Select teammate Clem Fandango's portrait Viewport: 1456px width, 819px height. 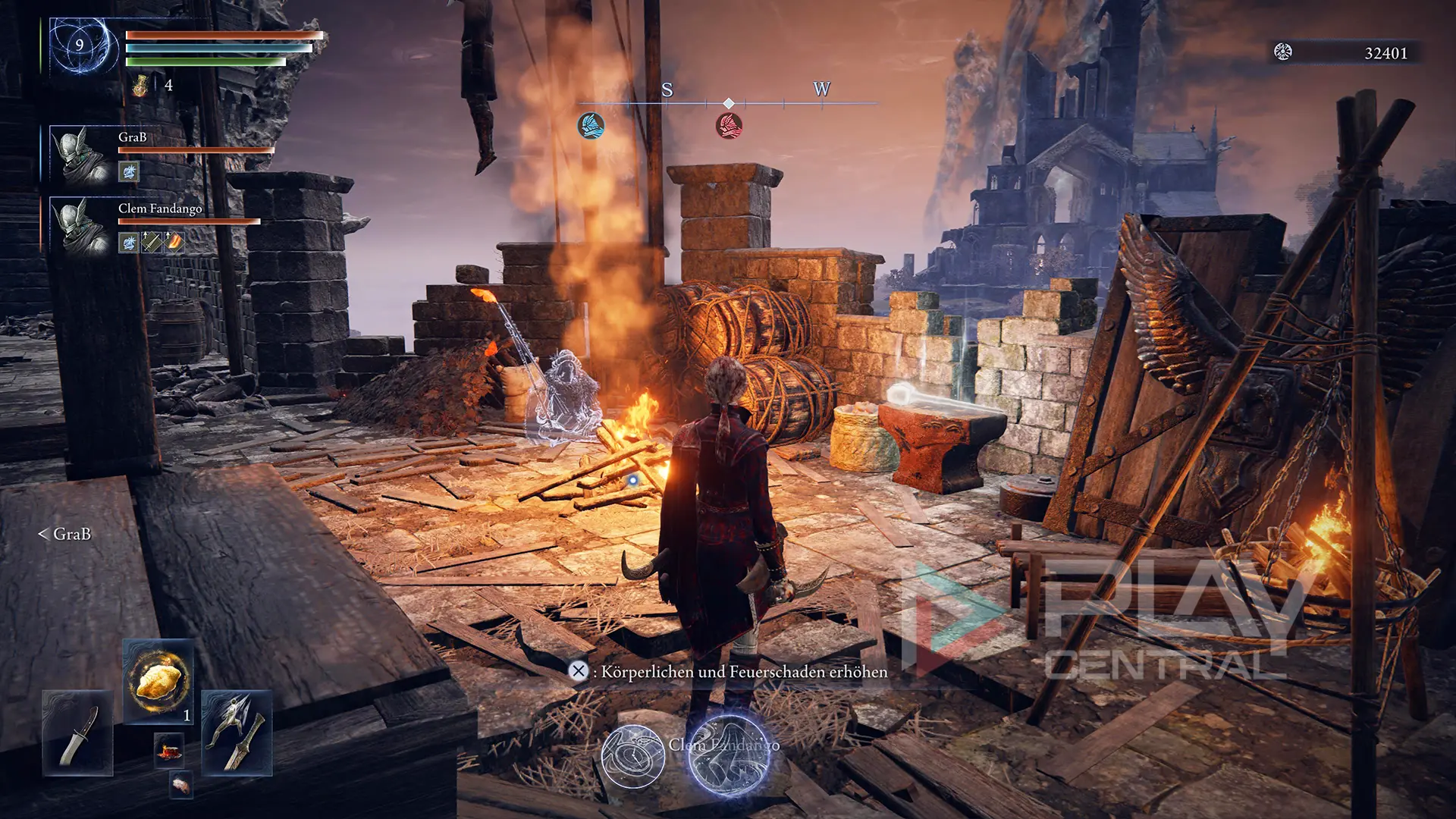pyautogui.click(x=80, y=225)
